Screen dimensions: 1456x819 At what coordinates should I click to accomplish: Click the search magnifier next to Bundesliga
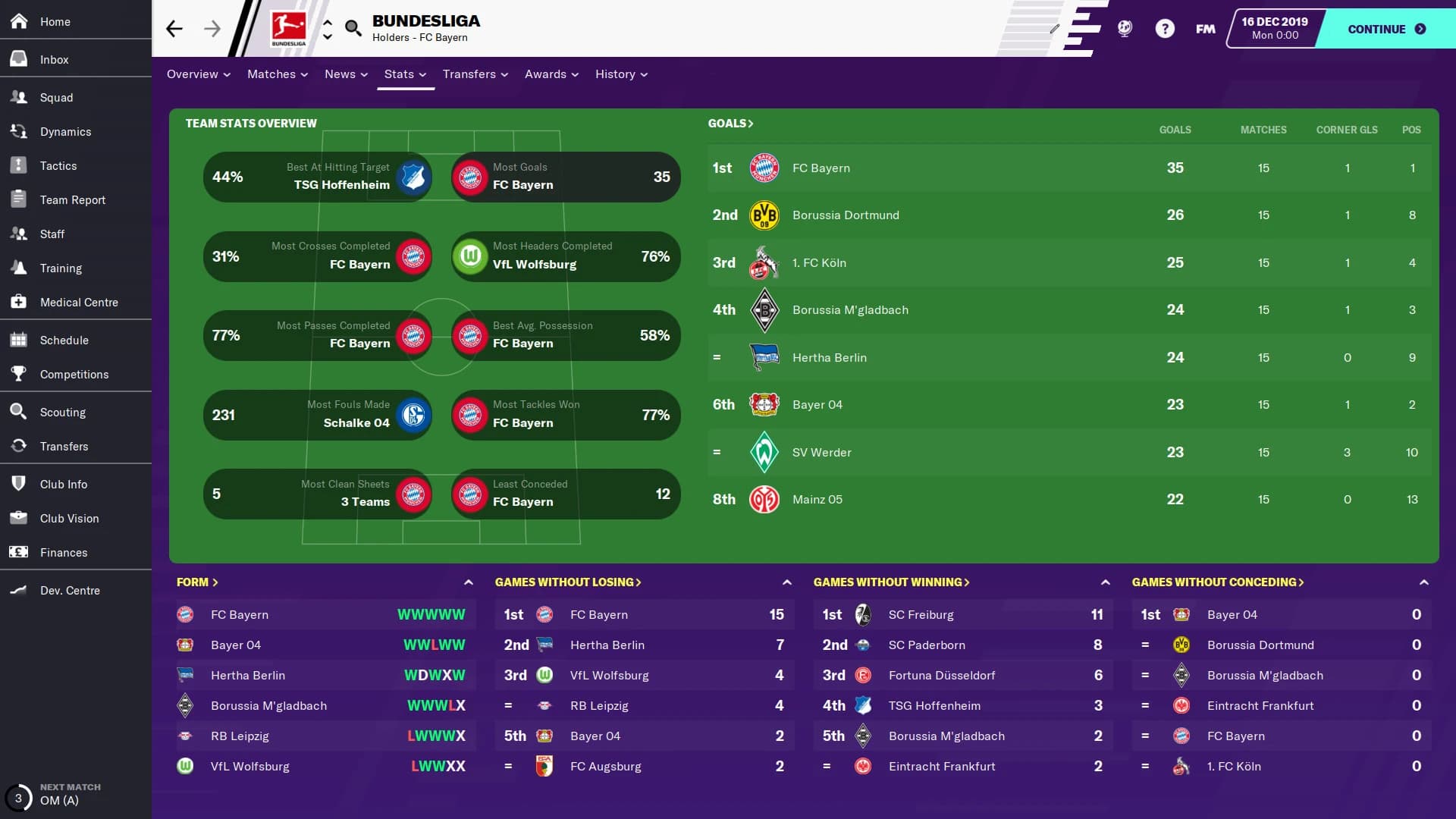pos(353,28)
